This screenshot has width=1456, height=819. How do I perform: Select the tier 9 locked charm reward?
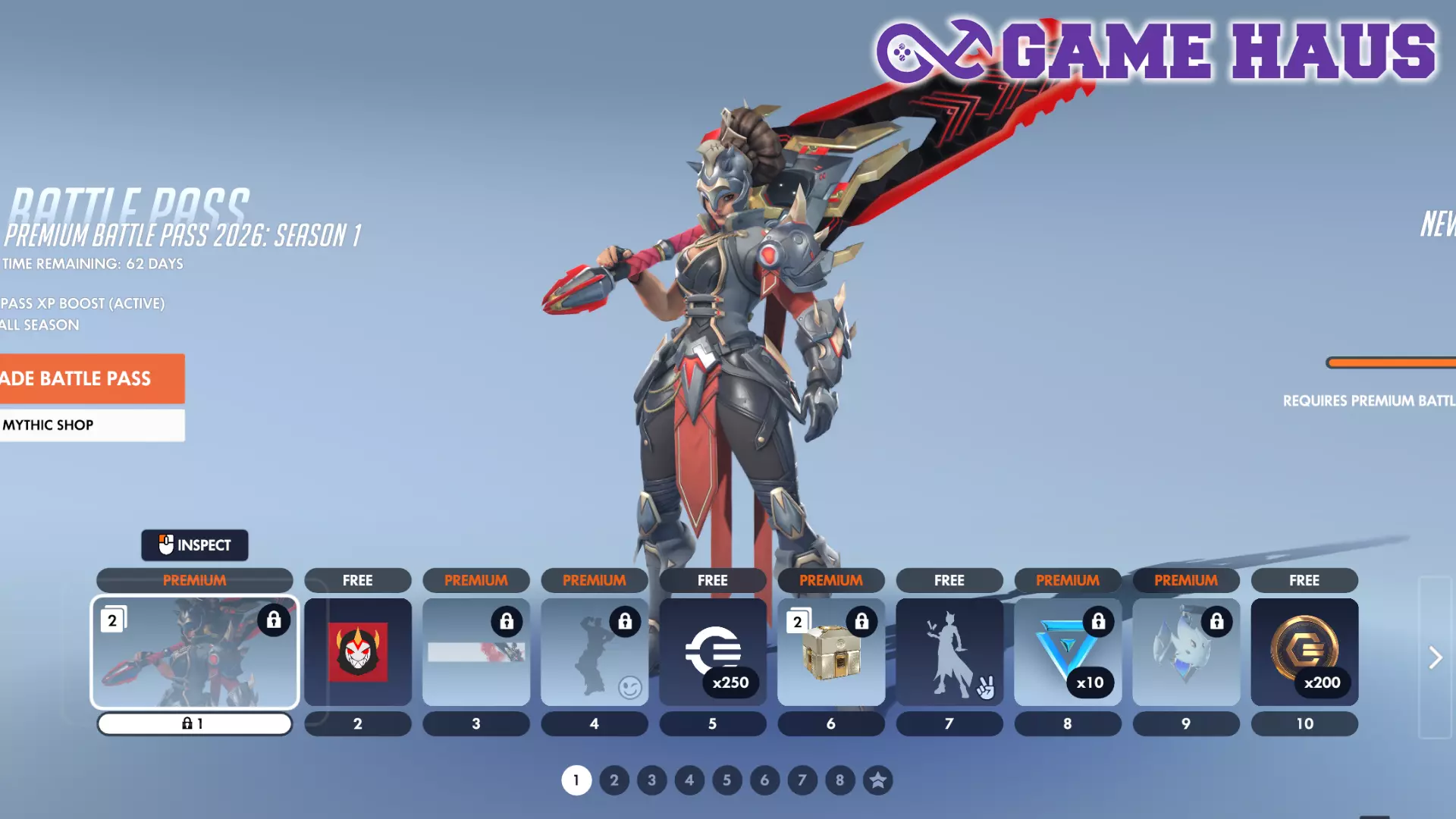point(1186,652)
